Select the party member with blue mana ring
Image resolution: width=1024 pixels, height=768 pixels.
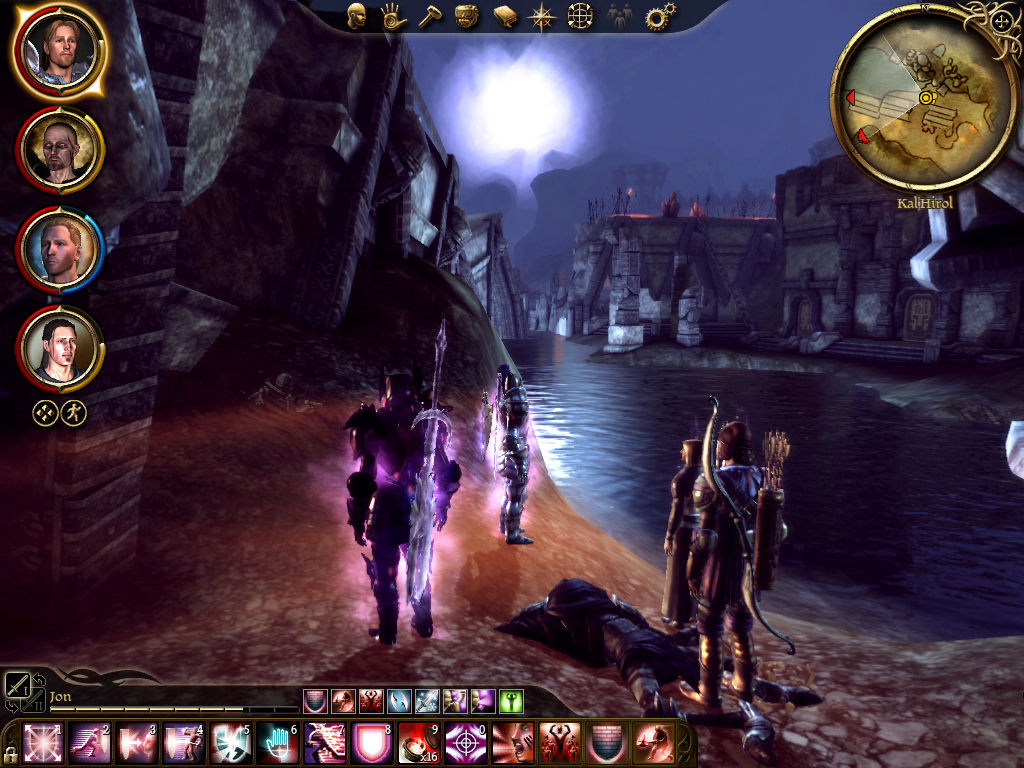point(60,249)
